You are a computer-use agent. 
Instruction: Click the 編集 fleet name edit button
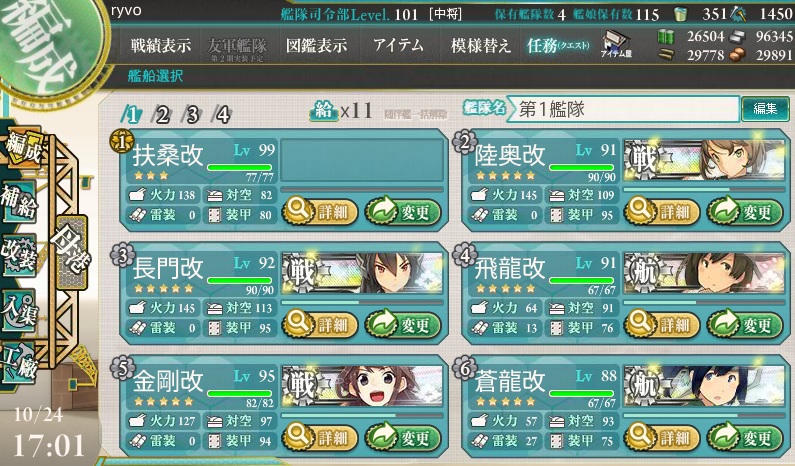764,108
